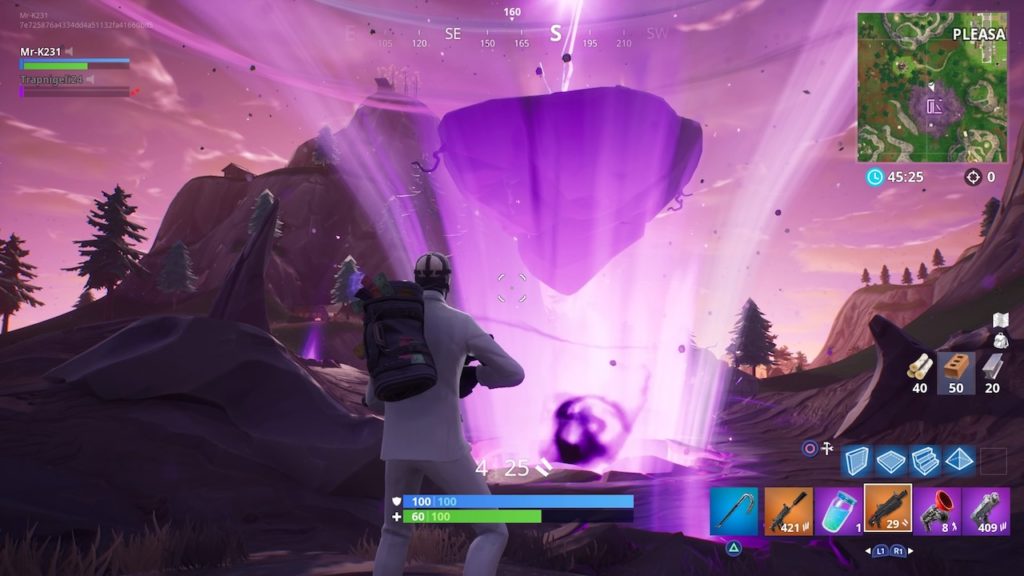Screen dimensions: 1024x576
Task: Equip the suppressed assault rifle with 421 ammo
Action: 786,511
